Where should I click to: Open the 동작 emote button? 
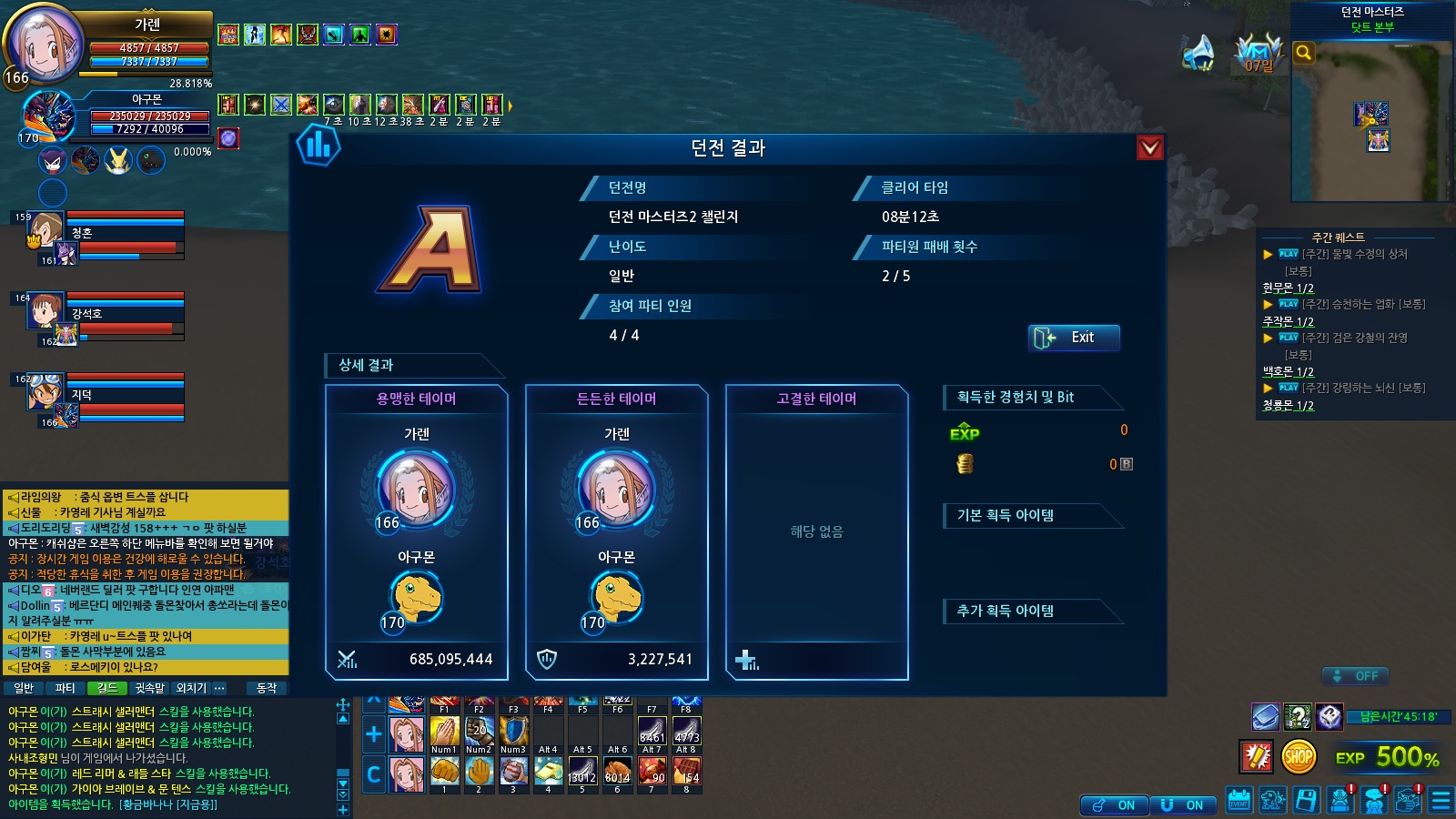pyautogui.click(x=267, y=689)
